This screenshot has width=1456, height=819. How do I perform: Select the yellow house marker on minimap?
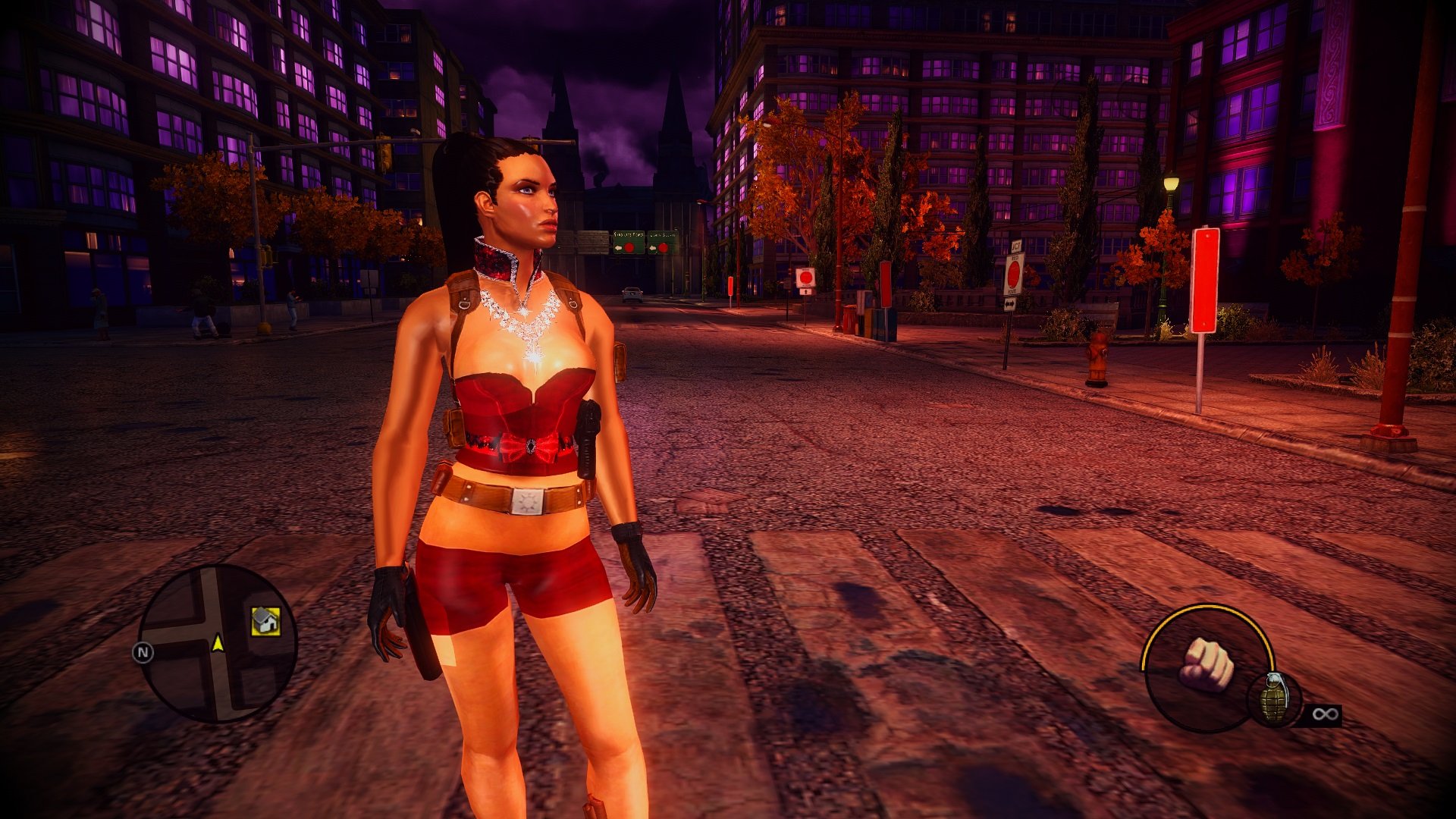265,621
